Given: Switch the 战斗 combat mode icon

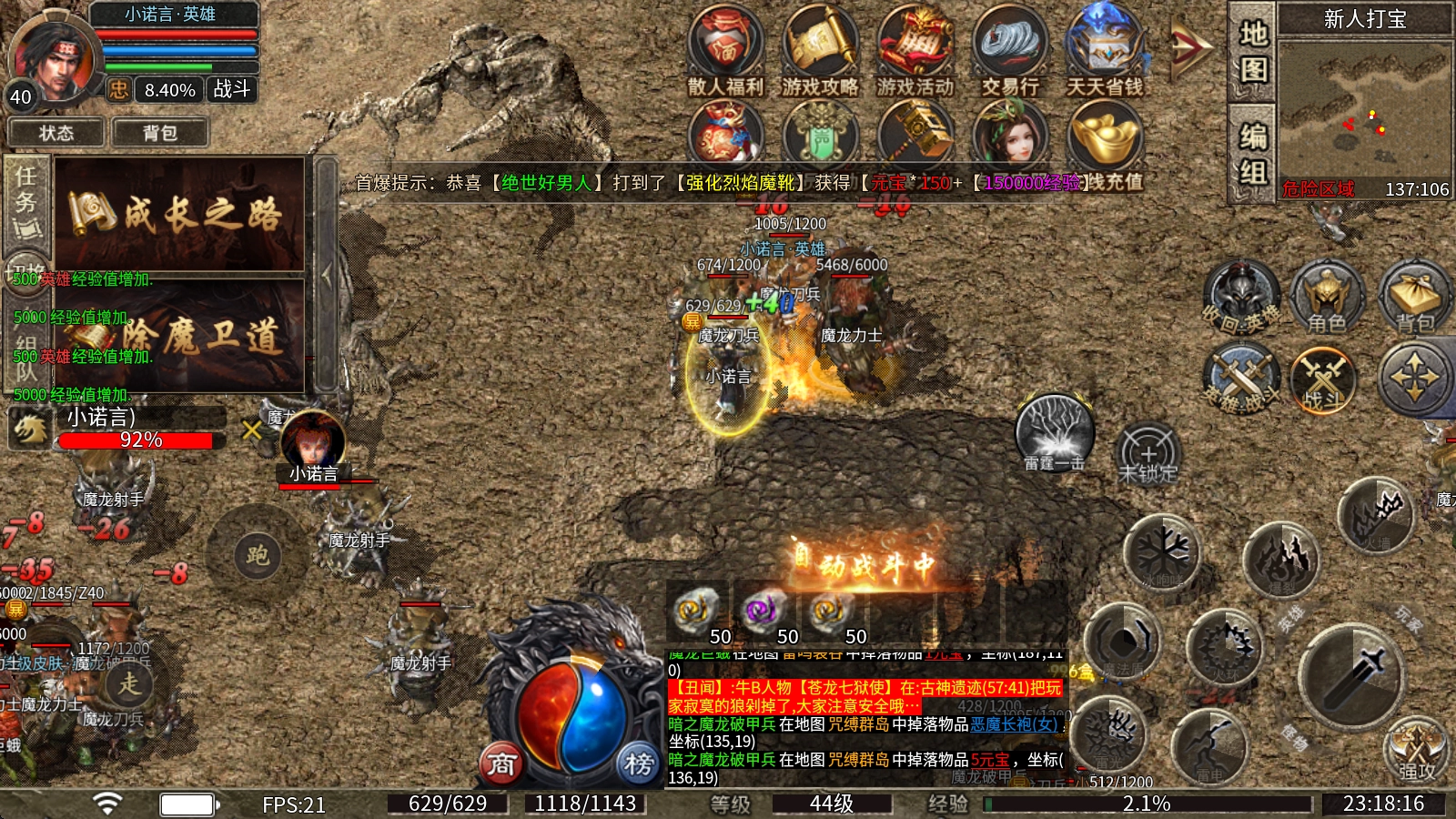Looking at the screenshot, I should click(1324, 379).
